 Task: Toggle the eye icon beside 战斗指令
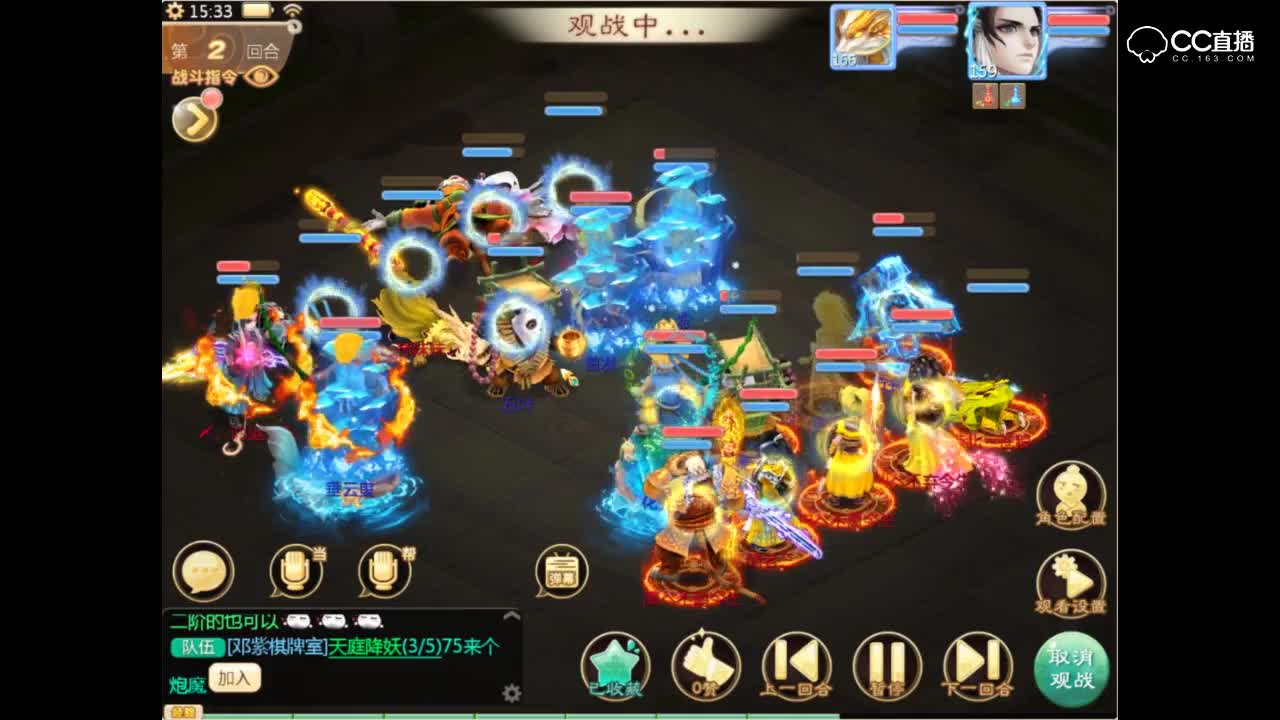pos(260,76)
